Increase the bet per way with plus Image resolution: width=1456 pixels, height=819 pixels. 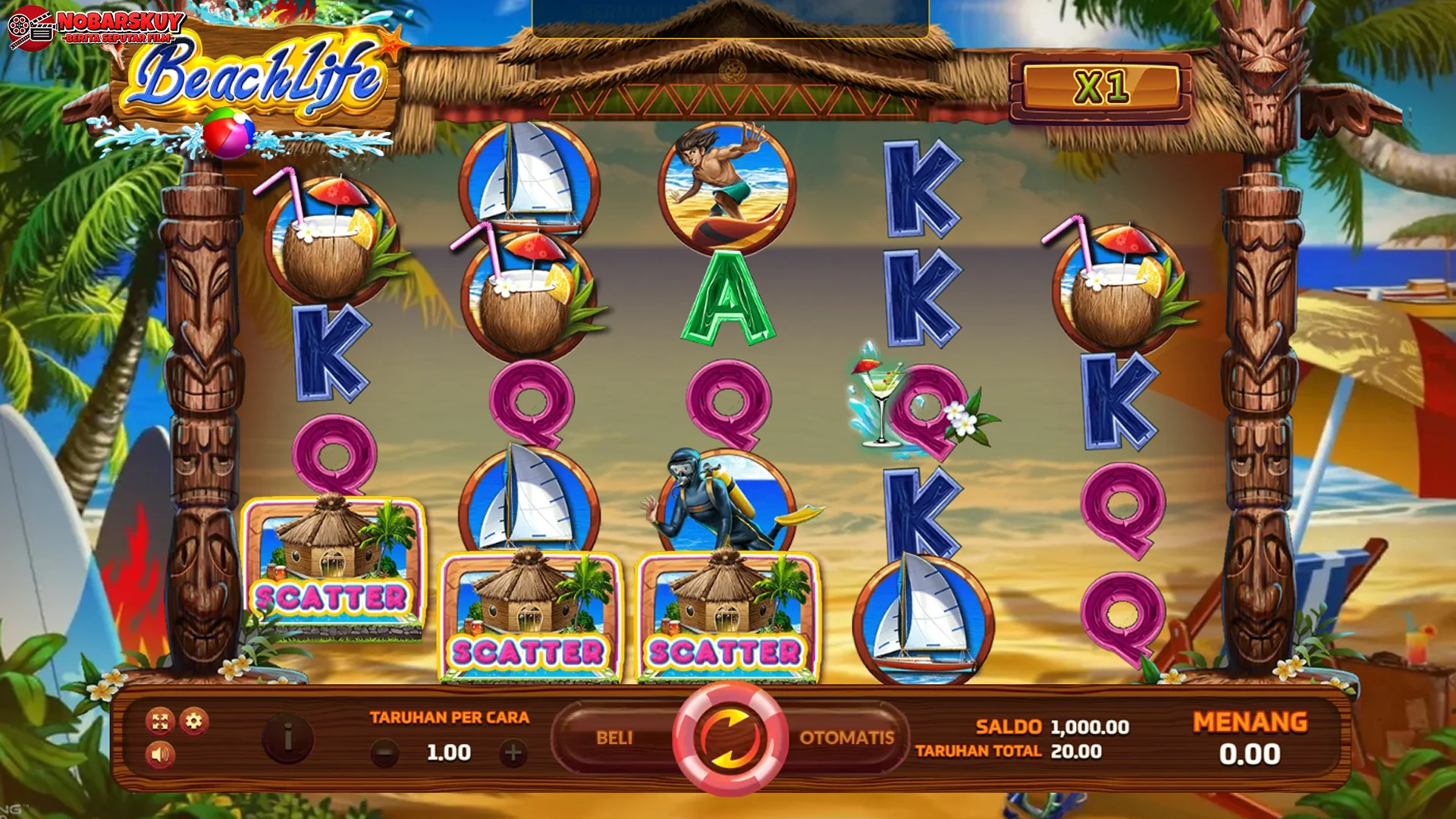pos(513,753)
